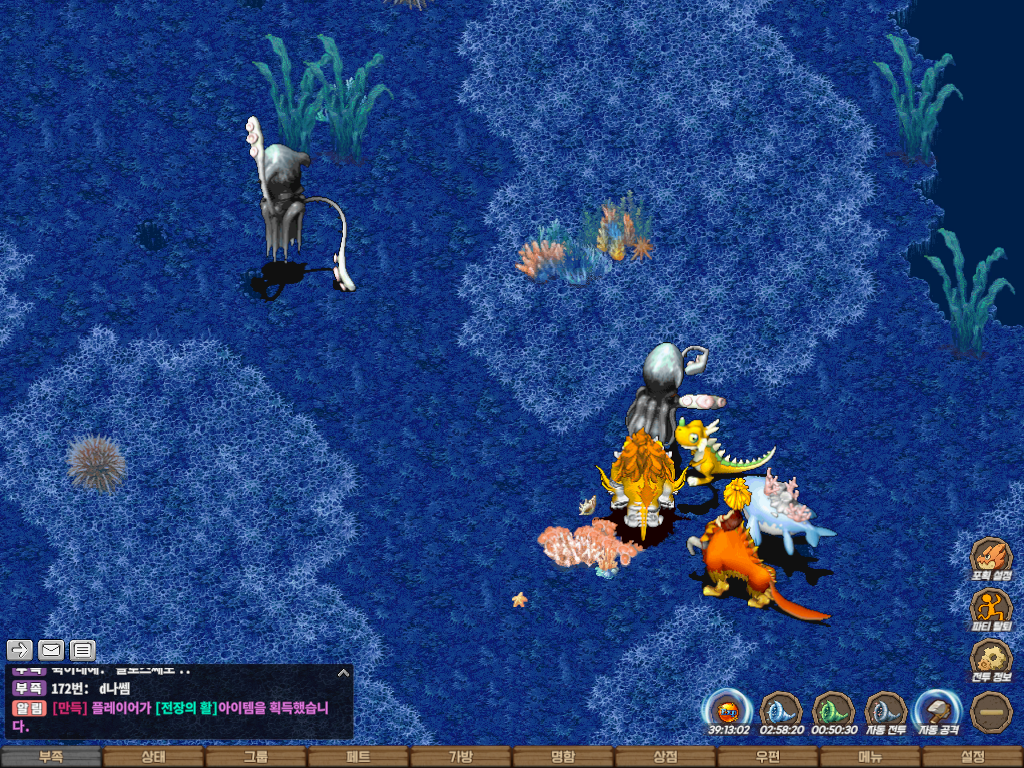Open the 명함 (name card) menu

click(x=563, y=757)
